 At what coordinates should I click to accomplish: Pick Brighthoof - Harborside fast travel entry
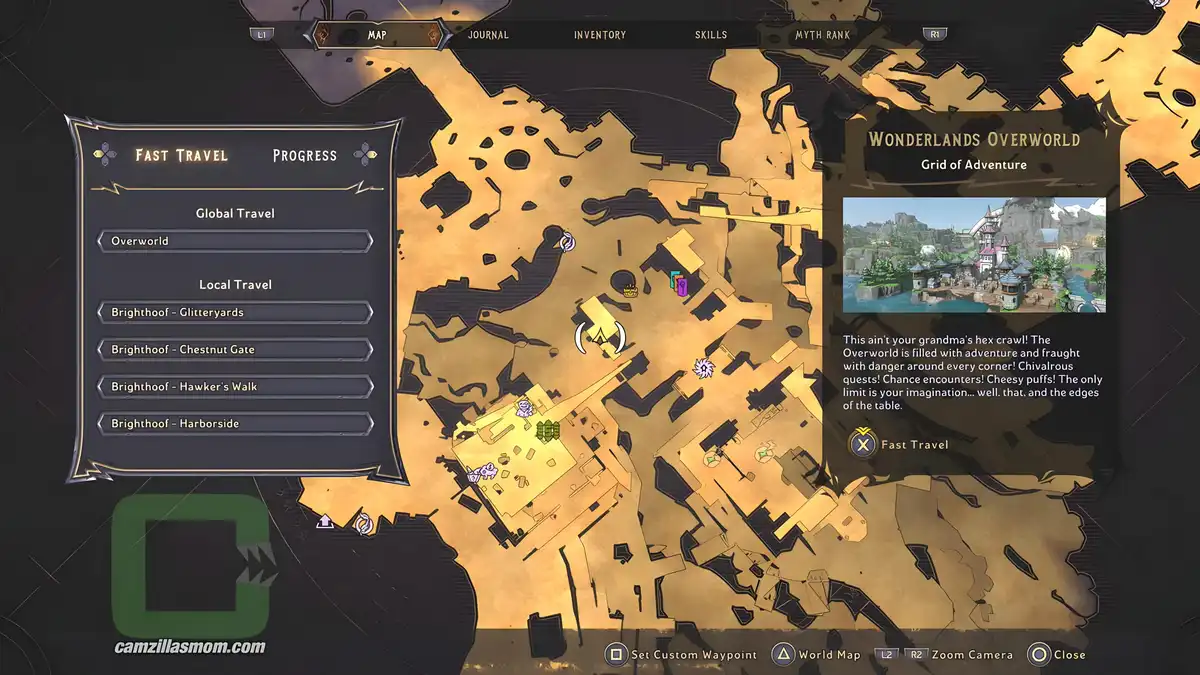235,424
